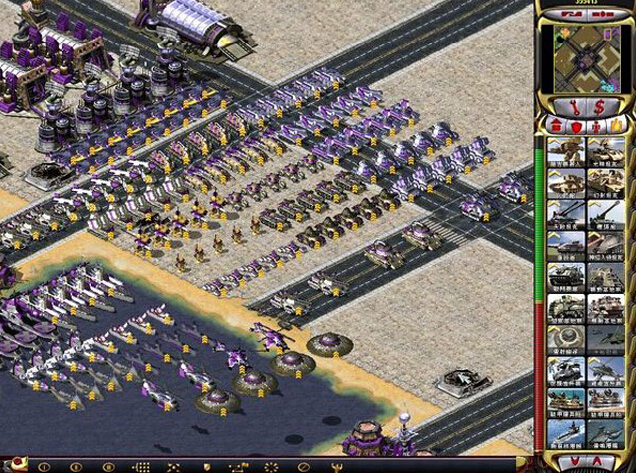Switch to the shield defenses tab
This screenshot has height=473, width=636.
(x=575, y=126)
